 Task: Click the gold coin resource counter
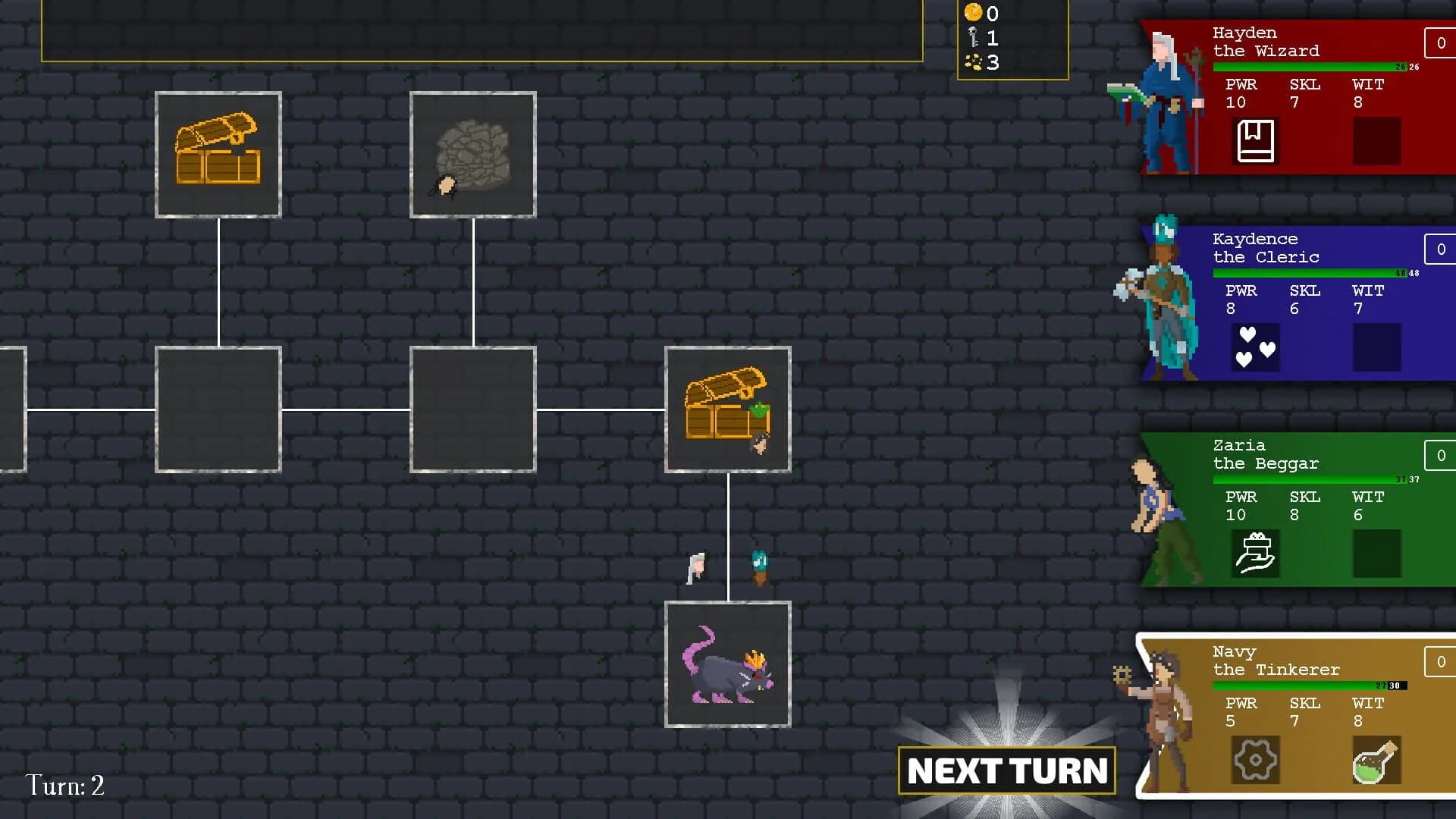(973, 14)
